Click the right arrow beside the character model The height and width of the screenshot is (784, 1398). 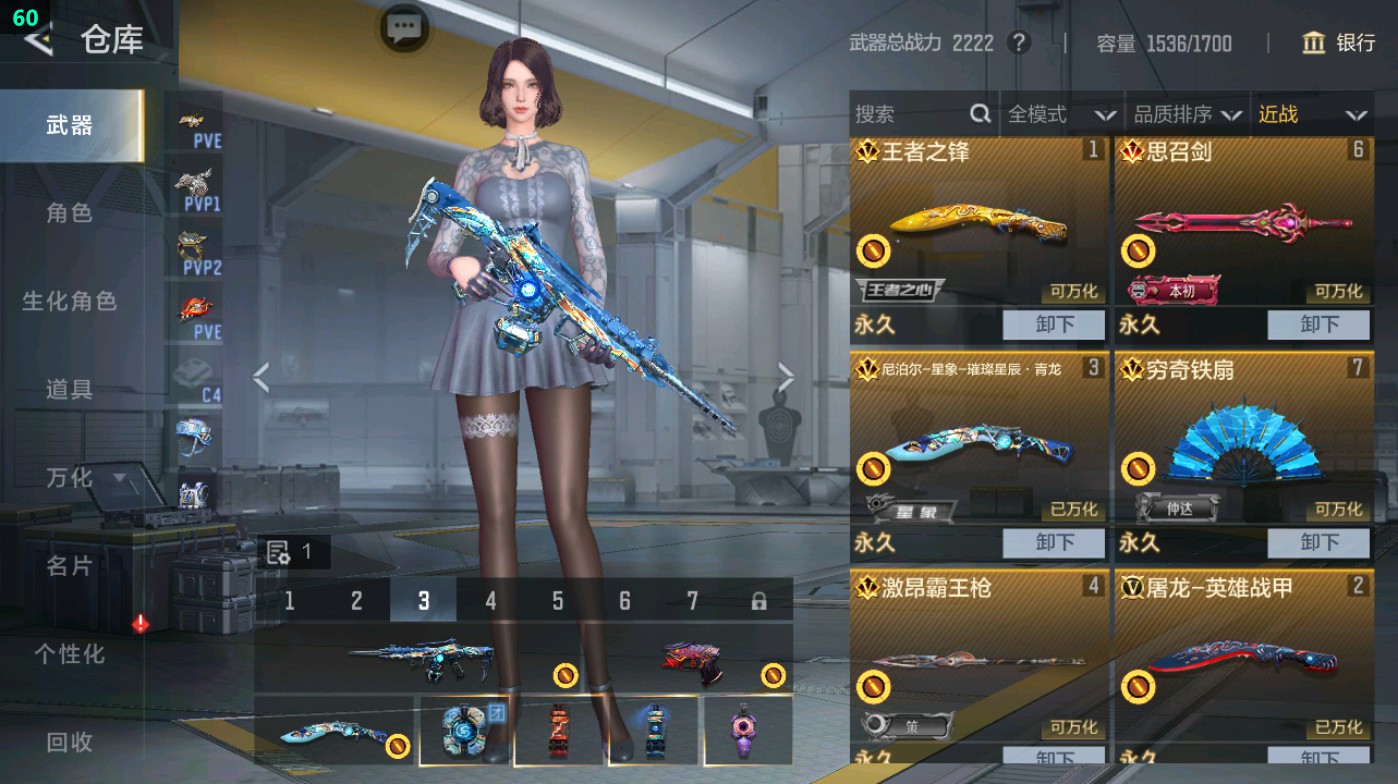tap(788, 375)
